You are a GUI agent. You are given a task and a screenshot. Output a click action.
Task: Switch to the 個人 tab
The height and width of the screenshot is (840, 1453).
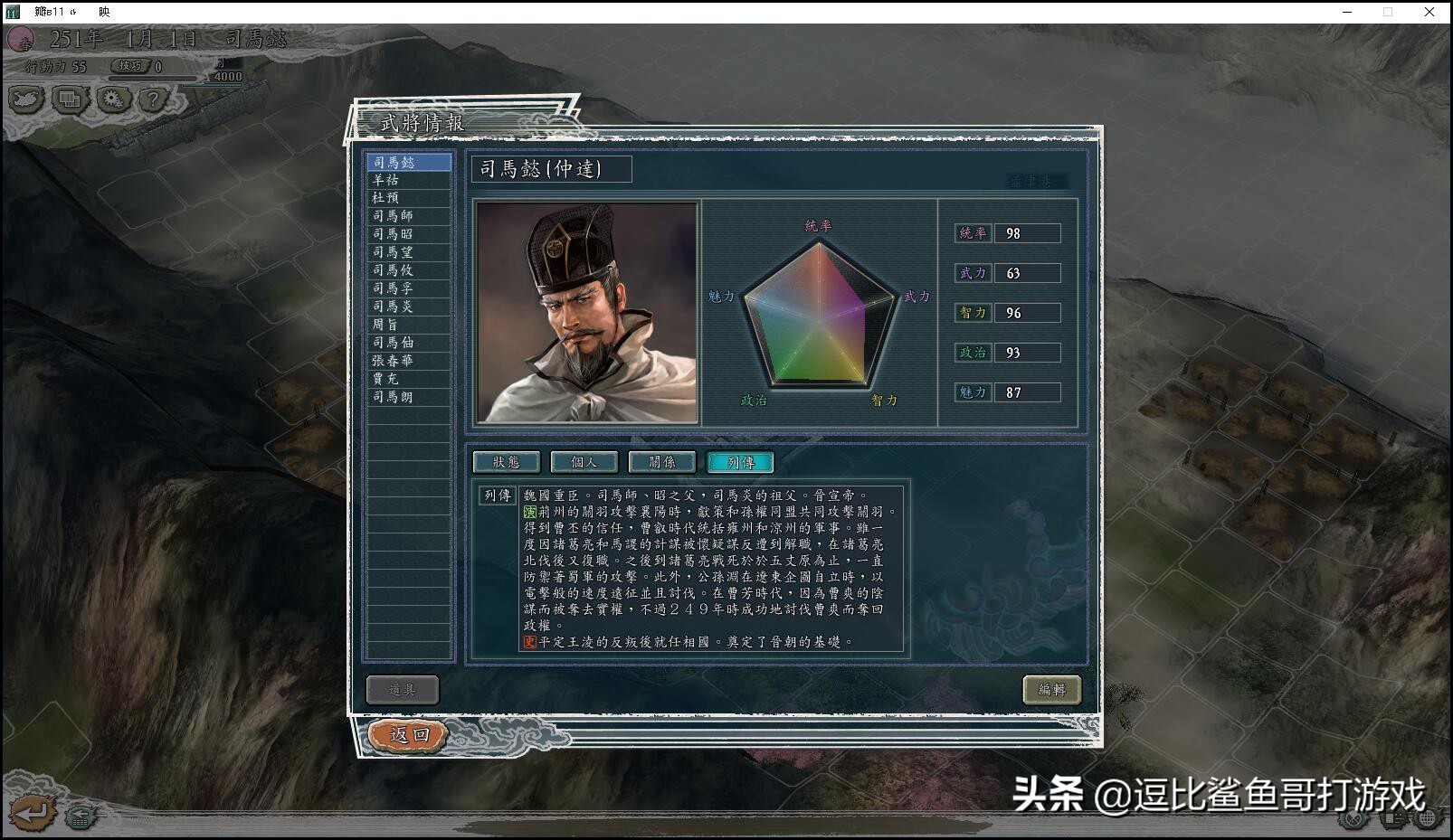tap(583, 462)
